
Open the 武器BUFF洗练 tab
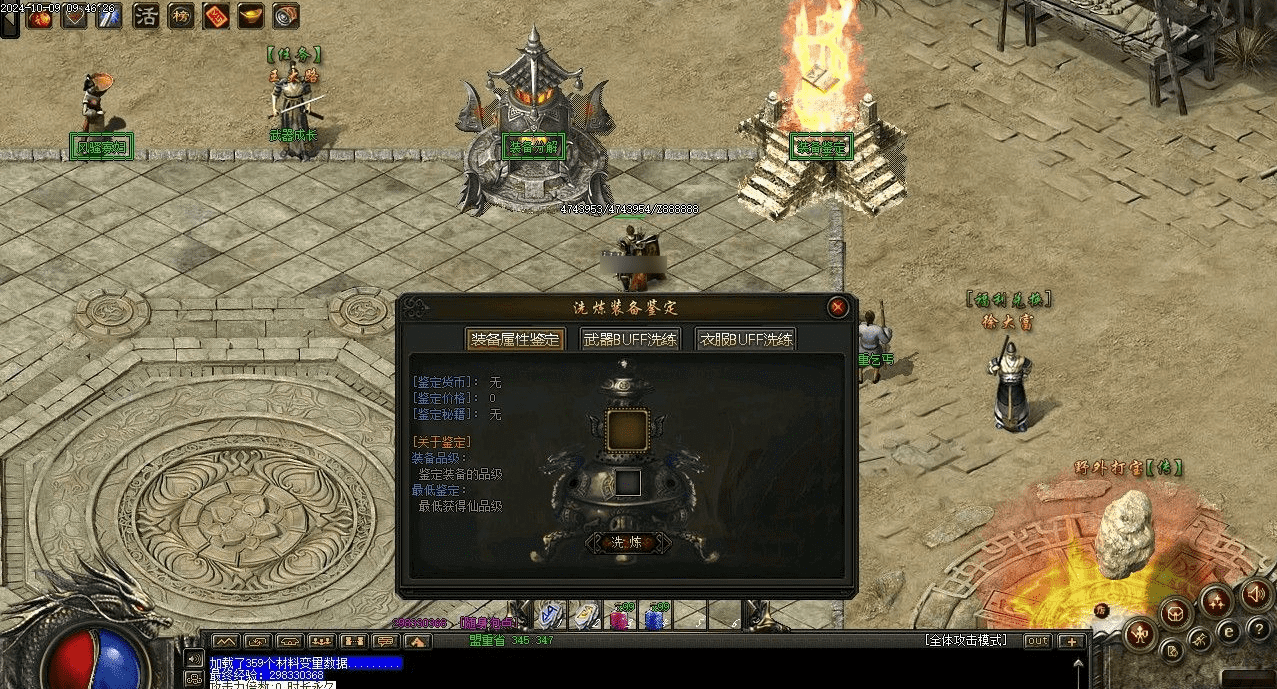point(630,339)
